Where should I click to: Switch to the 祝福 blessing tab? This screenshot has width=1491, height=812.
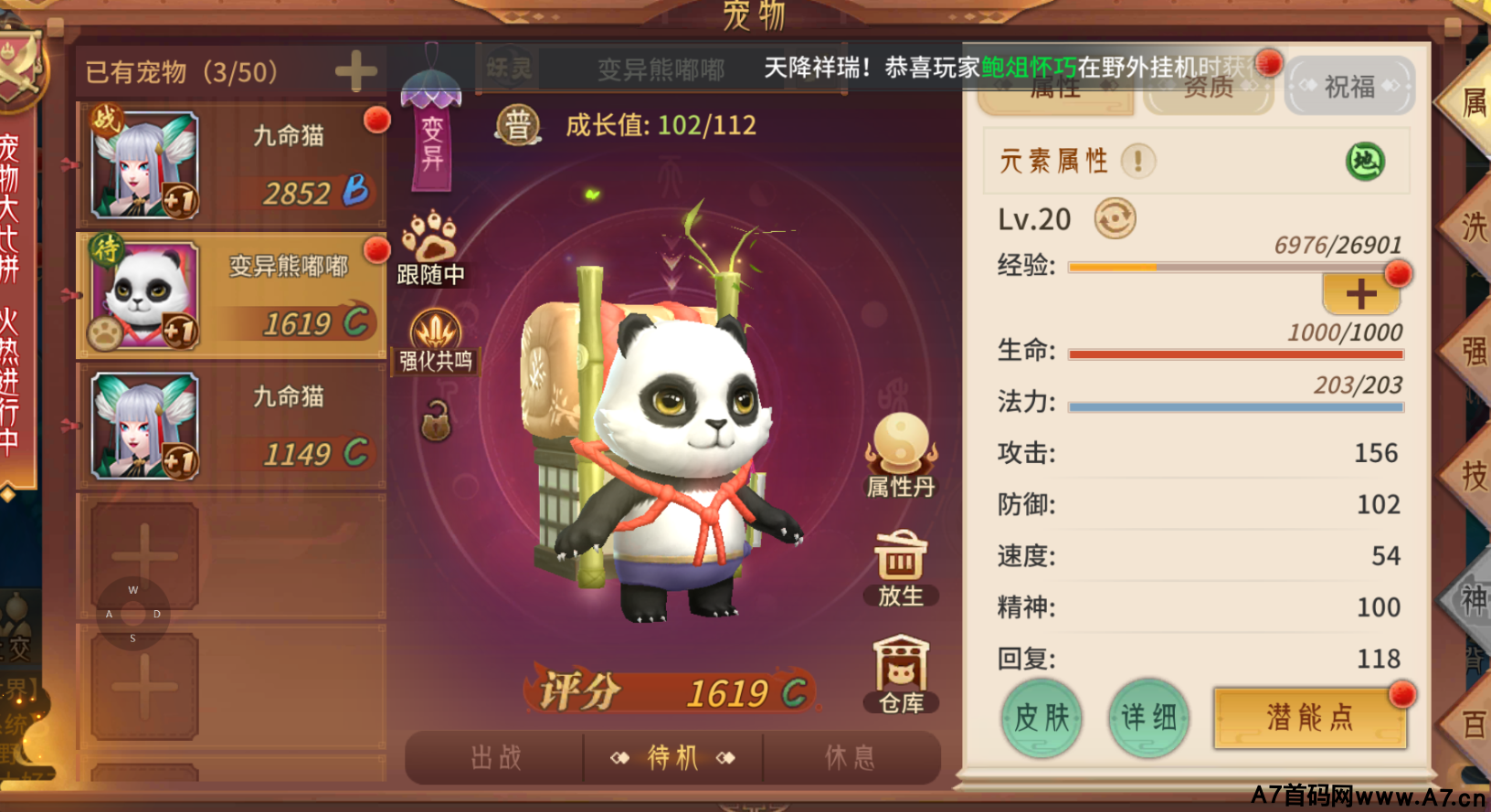point(1349,87)
